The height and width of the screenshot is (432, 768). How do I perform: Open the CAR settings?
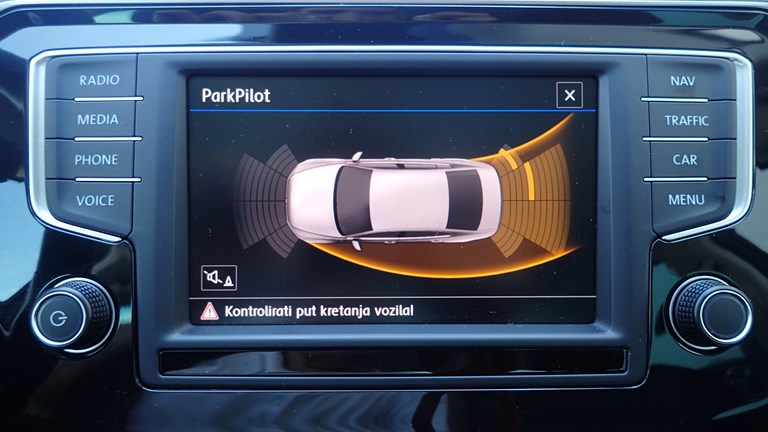(x=685, y=160)
